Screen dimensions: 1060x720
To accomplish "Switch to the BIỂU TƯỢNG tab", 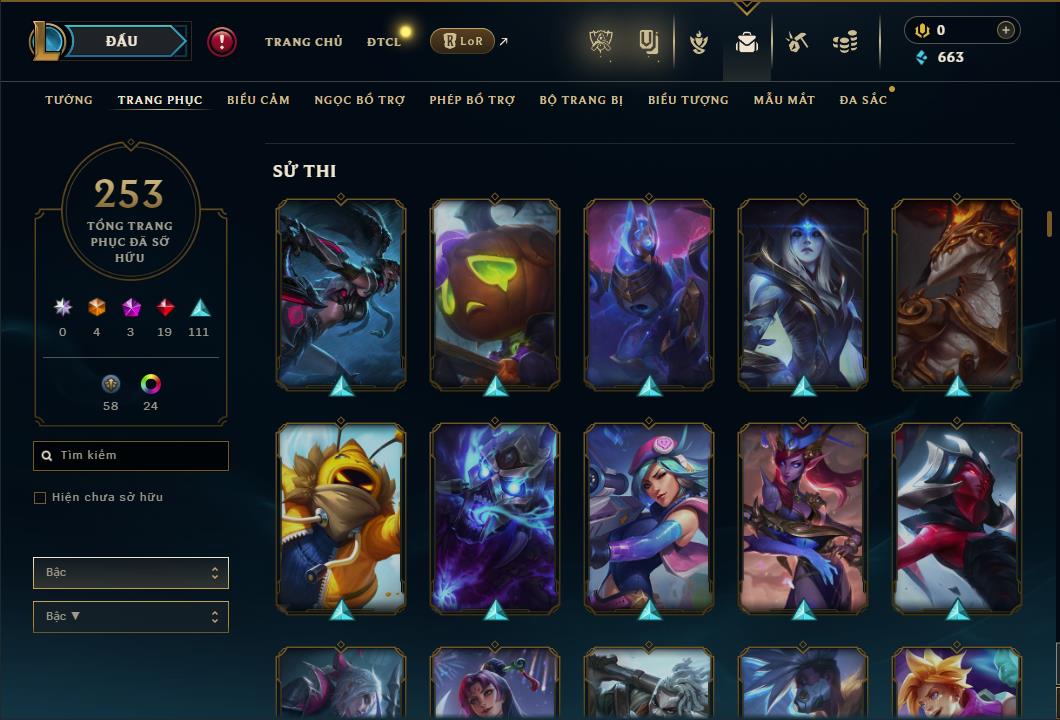I will (688, 100).
